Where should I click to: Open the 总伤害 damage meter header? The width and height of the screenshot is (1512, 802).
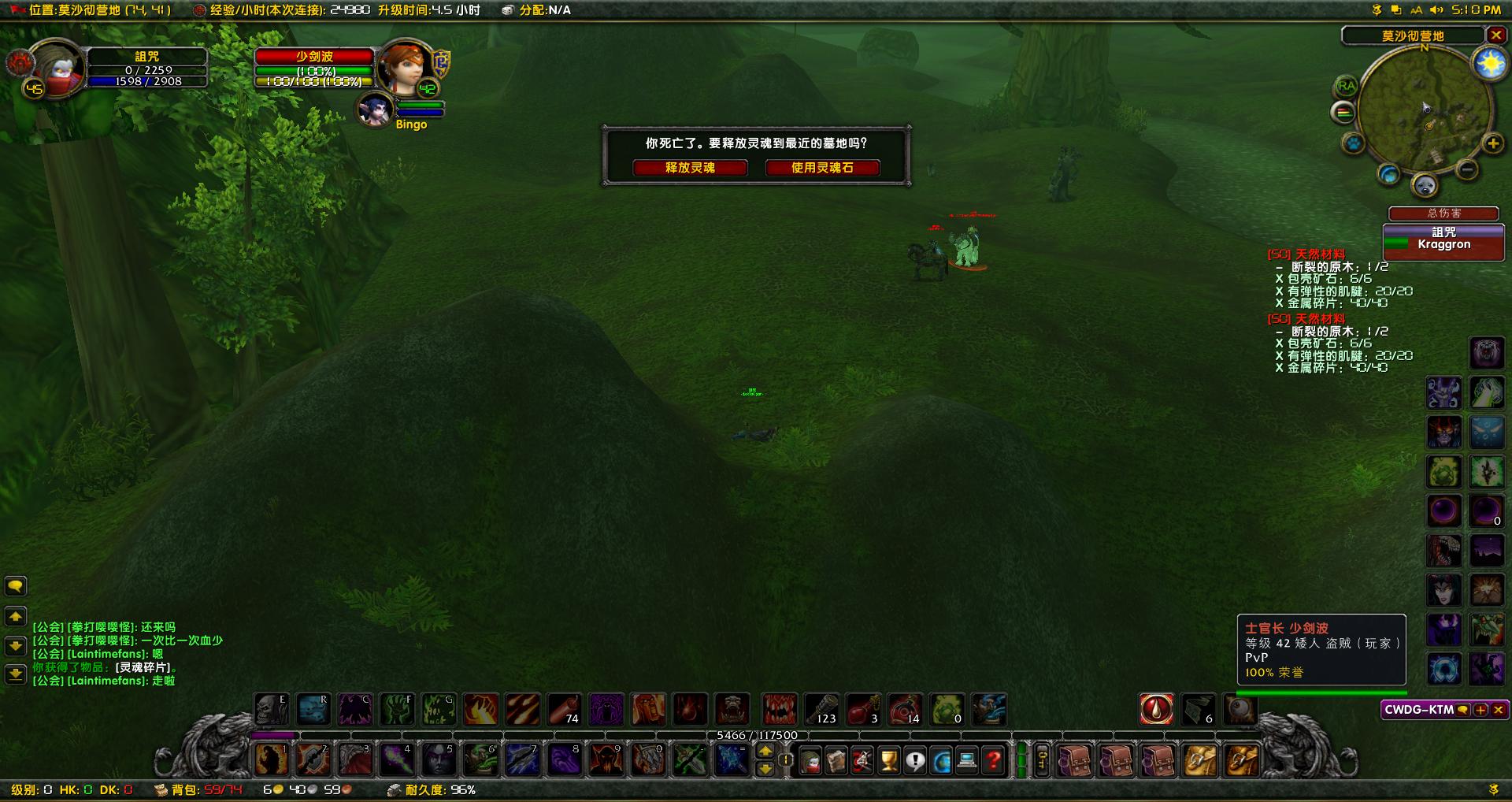click(1443, 213)
